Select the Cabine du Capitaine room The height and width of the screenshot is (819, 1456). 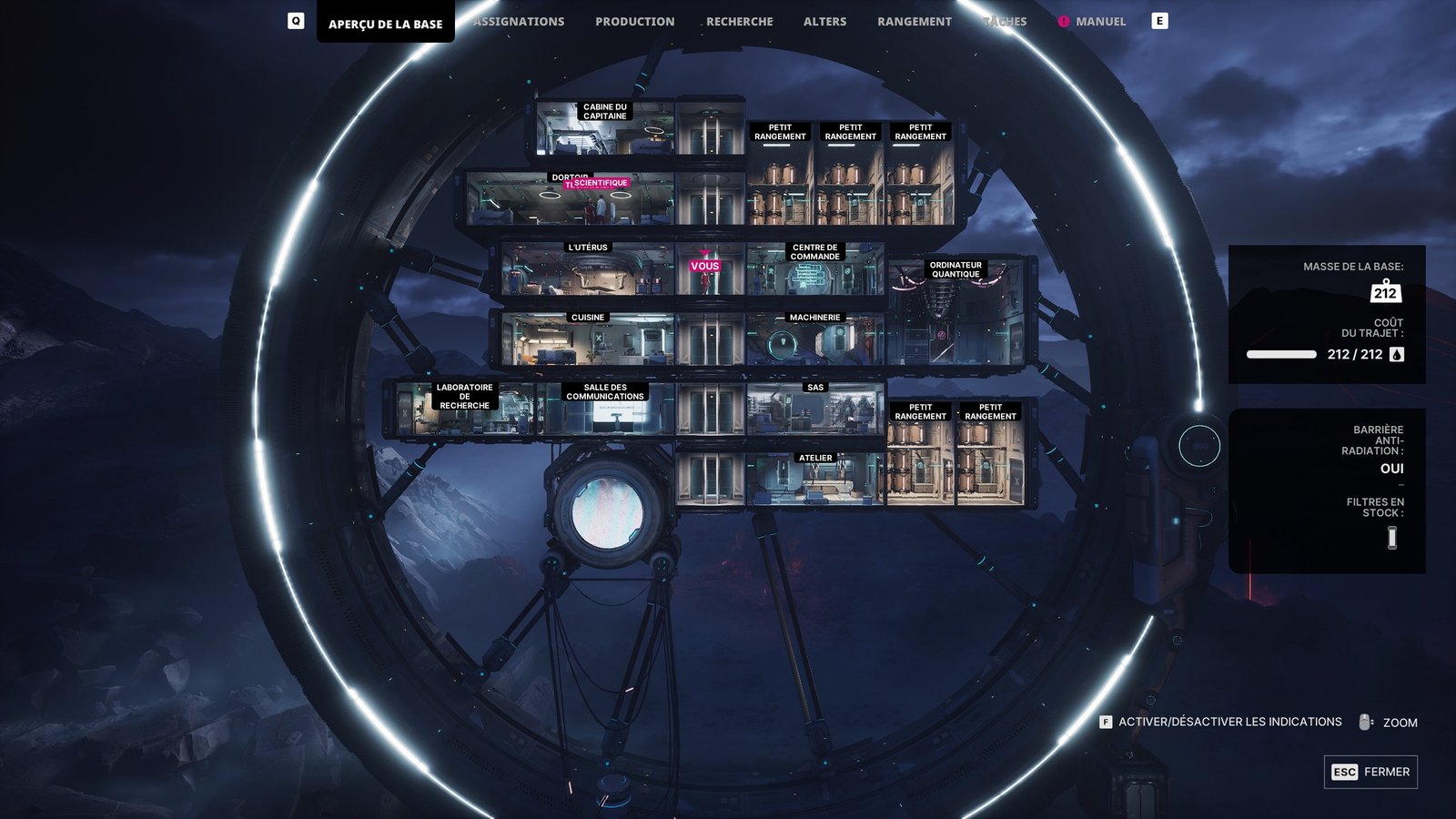click(x=604, y=129)
